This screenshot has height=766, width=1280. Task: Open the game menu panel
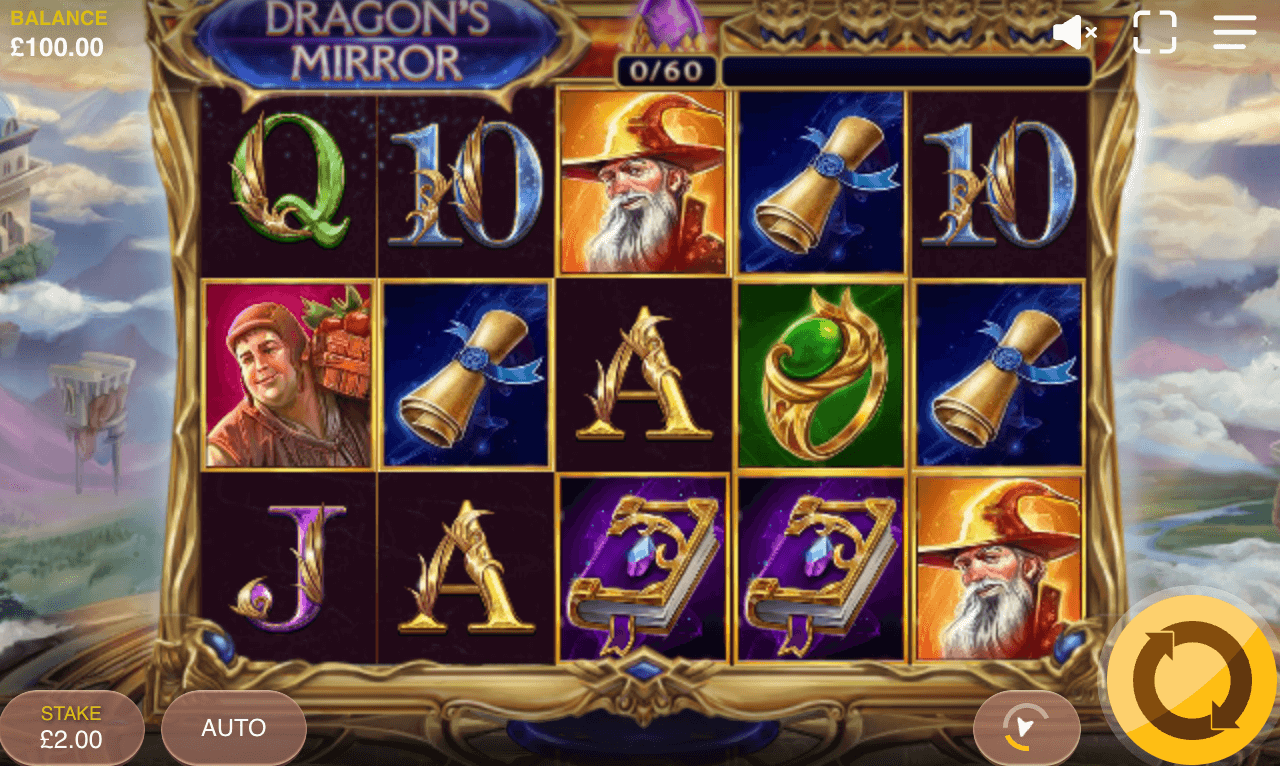tap(1233, 31)
